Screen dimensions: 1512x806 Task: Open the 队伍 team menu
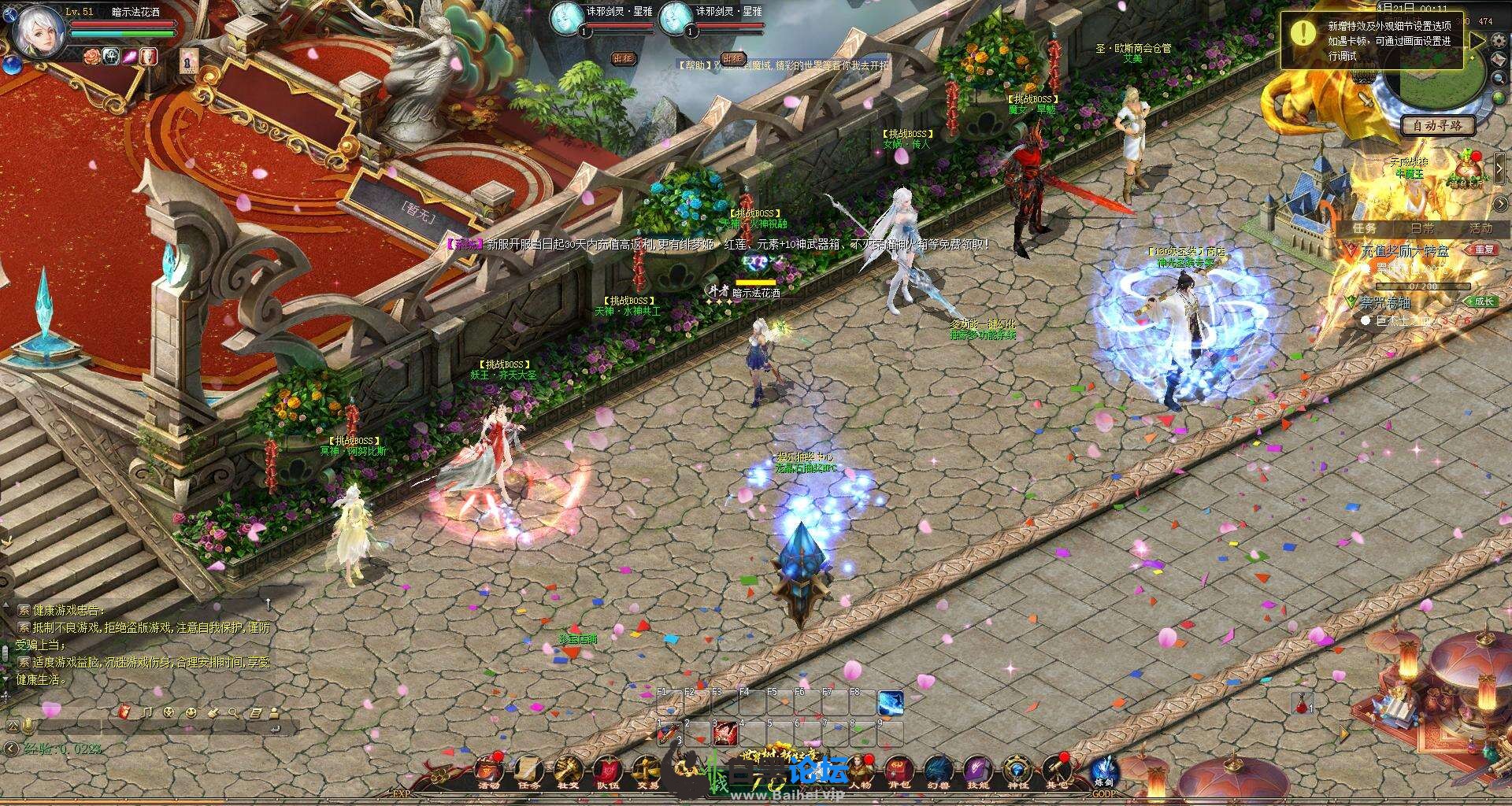coord(607,770)
